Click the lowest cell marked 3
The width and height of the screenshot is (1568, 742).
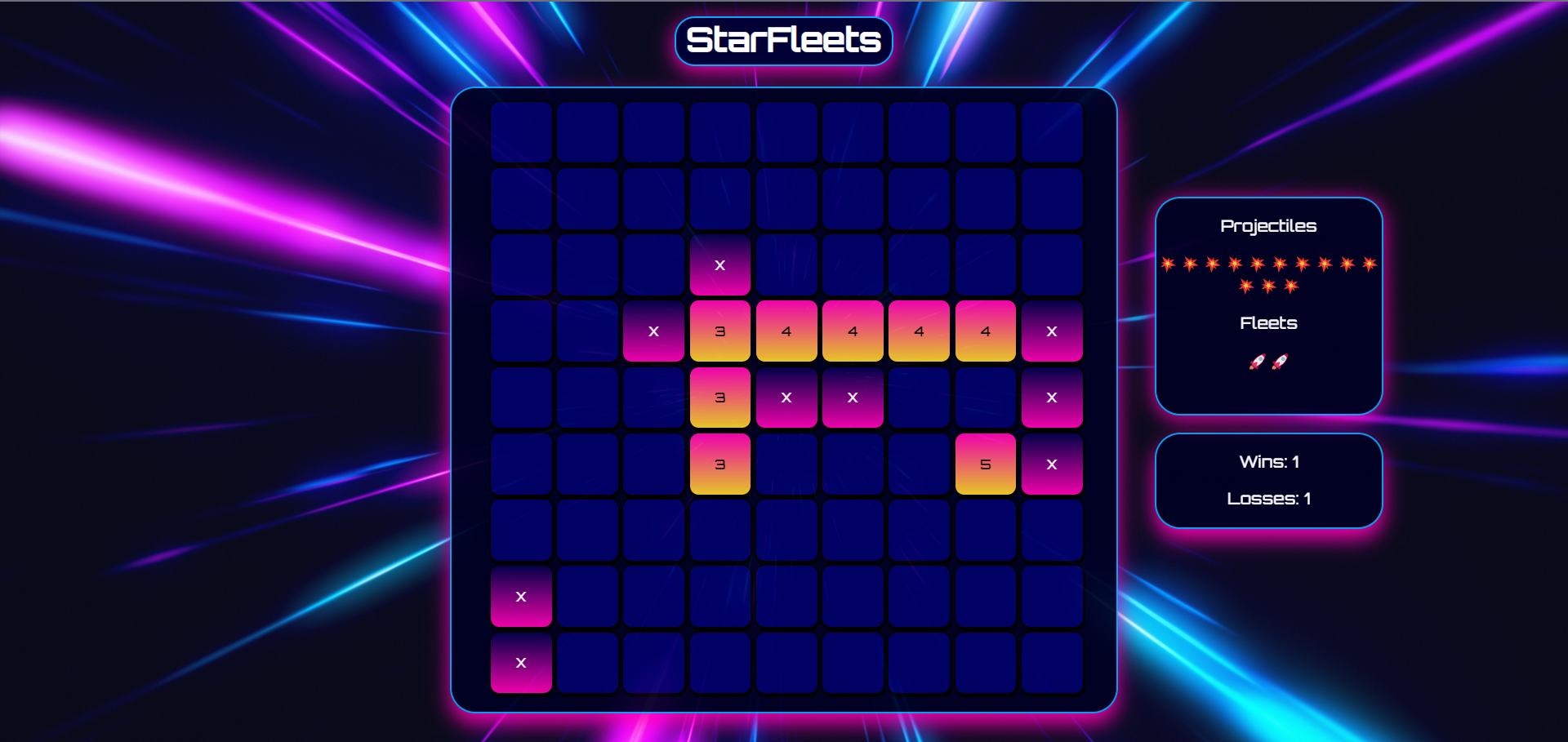click(719, 464)
